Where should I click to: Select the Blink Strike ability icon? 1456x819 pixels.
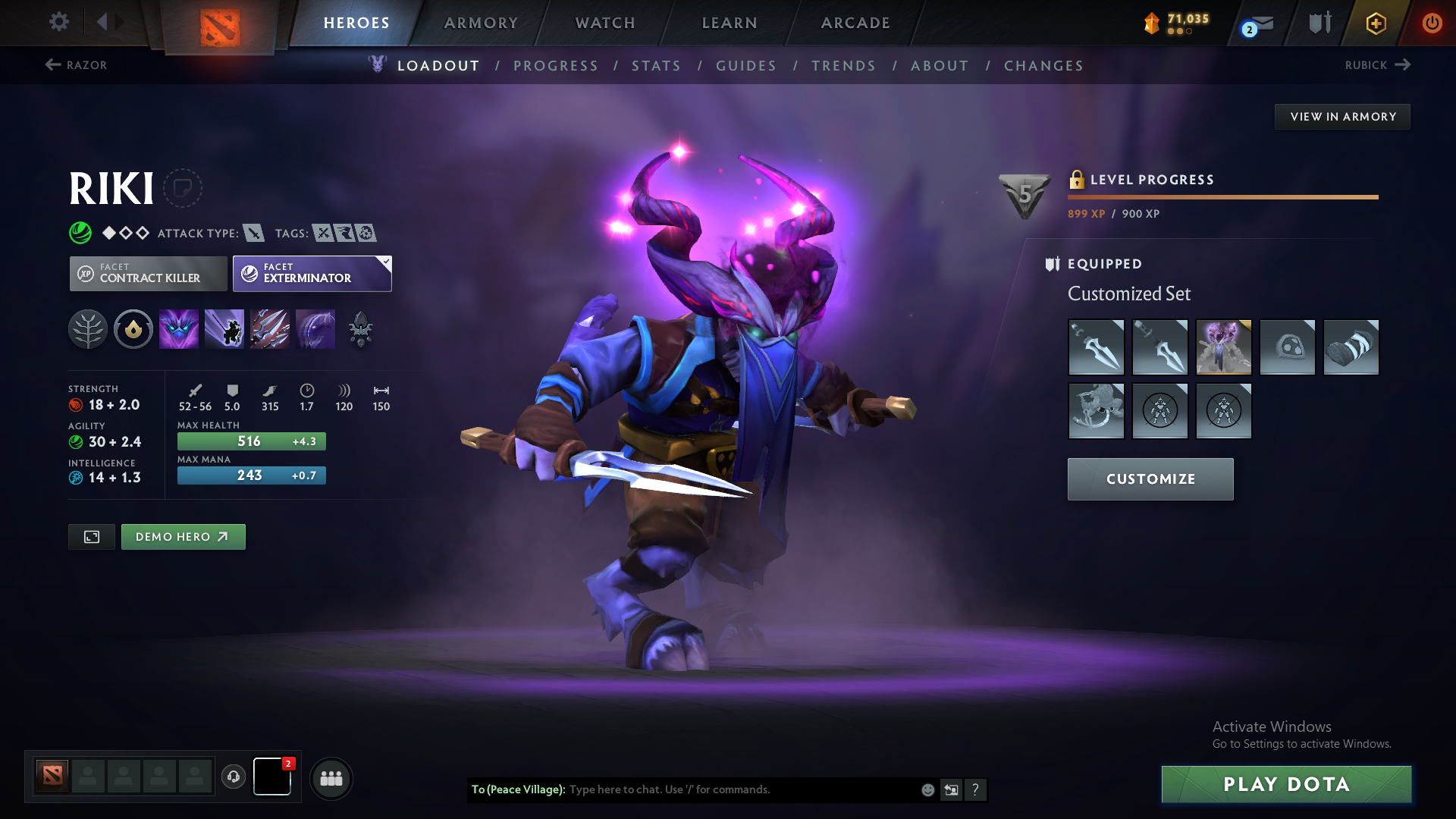224,329
